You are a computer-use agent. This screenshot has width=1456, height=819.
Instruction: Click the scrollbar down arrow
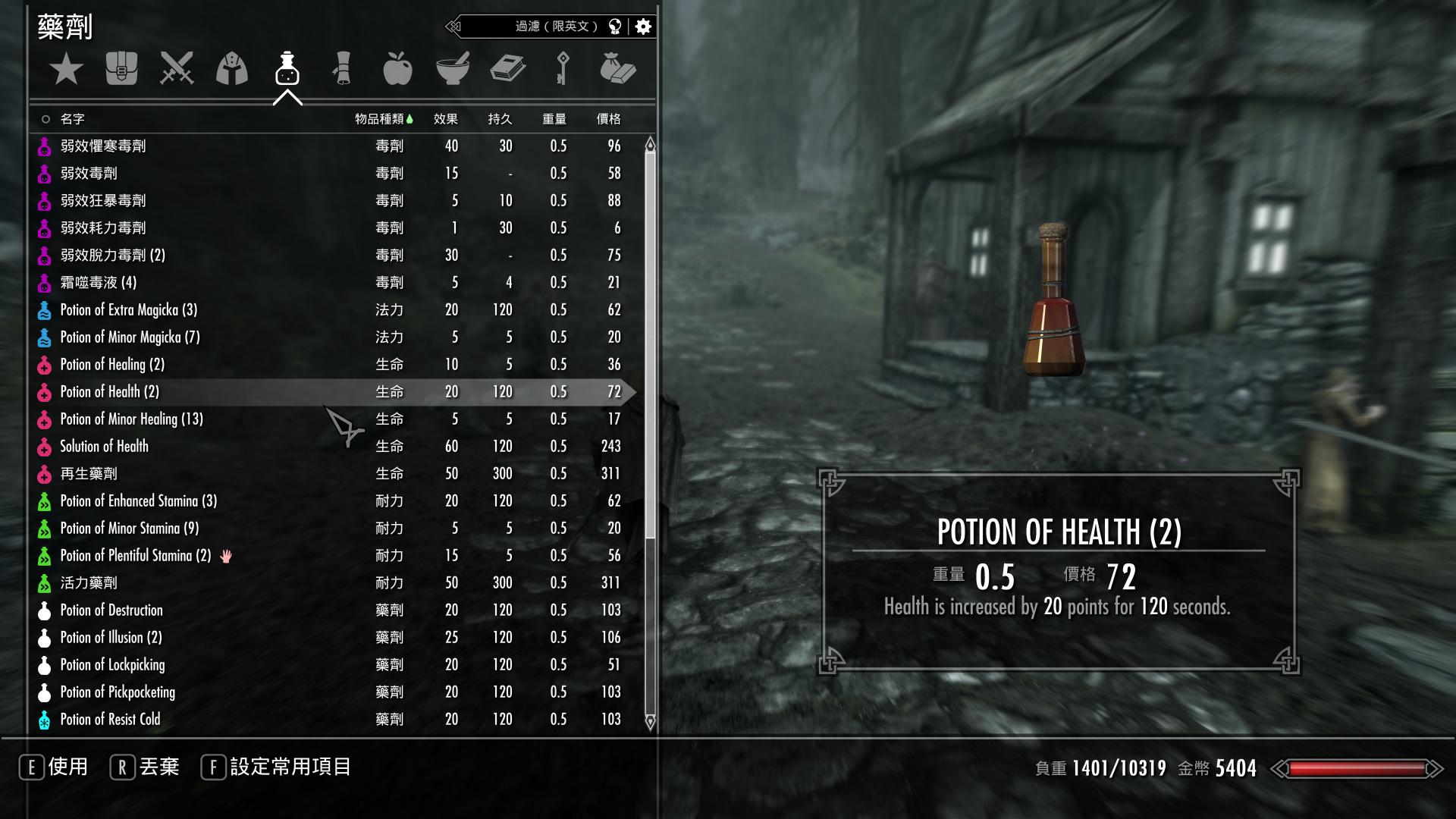[x=649, y=723]
